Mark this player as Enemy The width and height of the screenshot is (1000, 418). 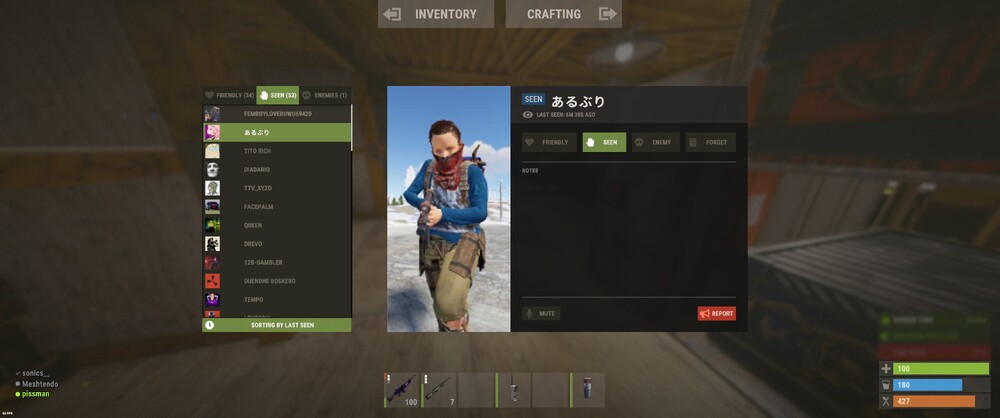tap(655, 142)
